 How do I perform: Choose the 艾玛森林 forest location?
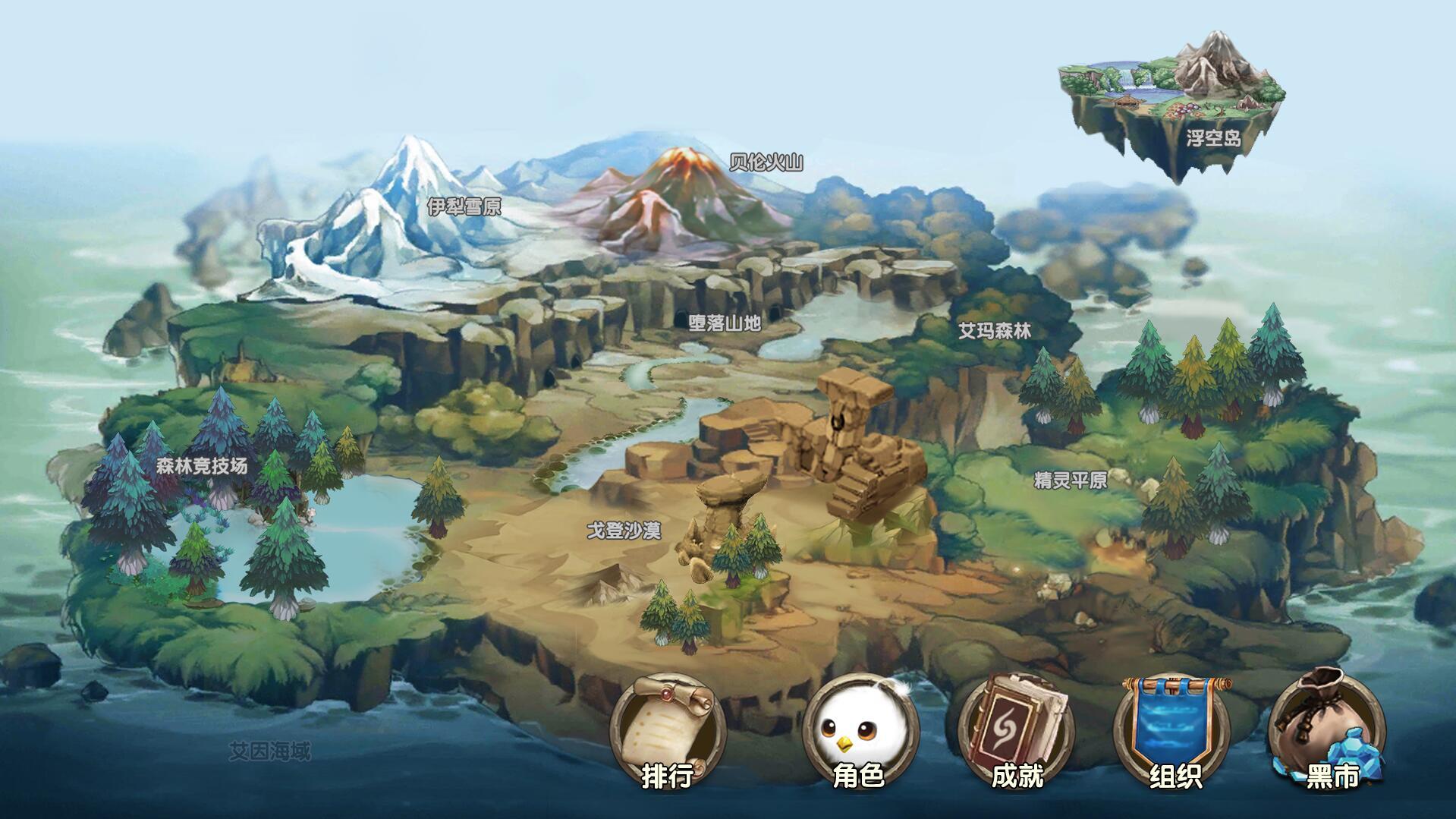point(994,331)
